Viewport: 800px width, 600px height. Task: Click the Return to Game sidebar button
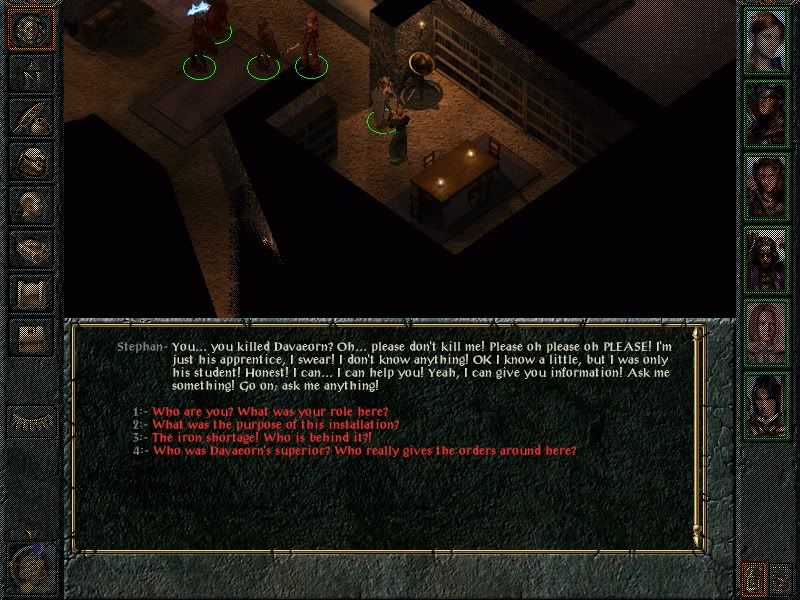click(x=30, y=28)
